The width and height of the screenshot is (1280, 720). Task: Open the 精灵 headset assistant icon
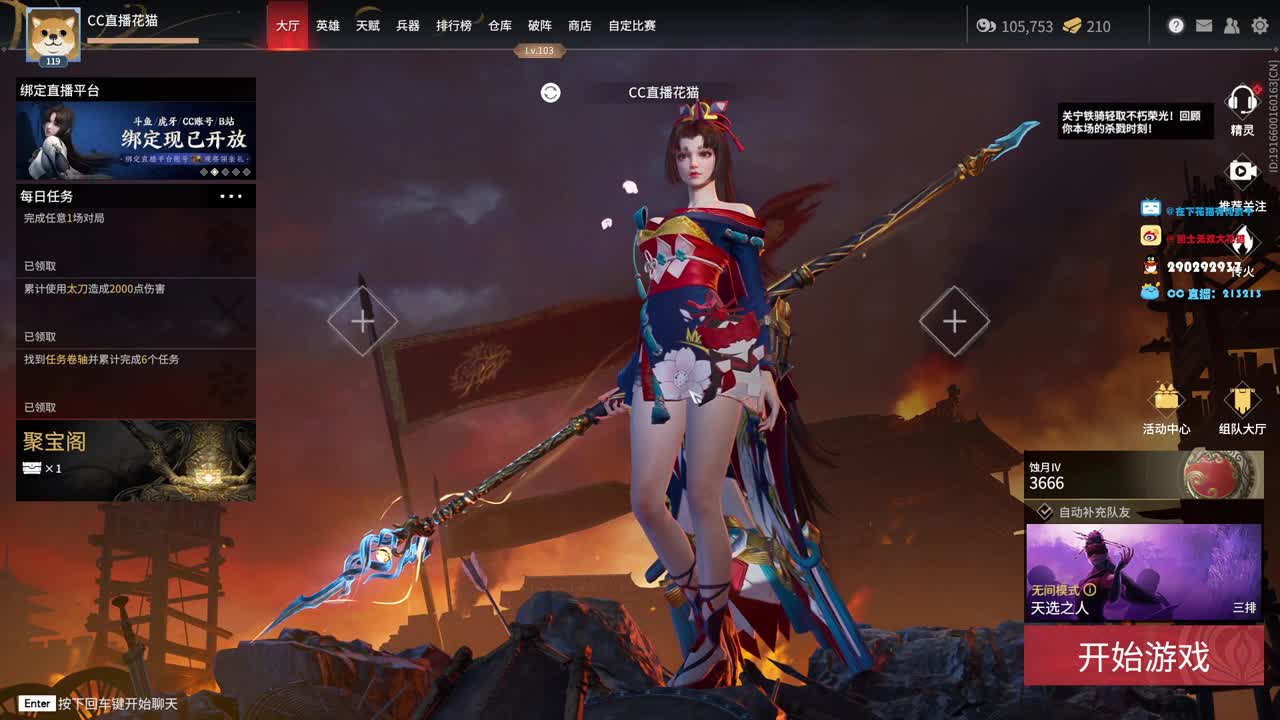[x=1241, y=102]
